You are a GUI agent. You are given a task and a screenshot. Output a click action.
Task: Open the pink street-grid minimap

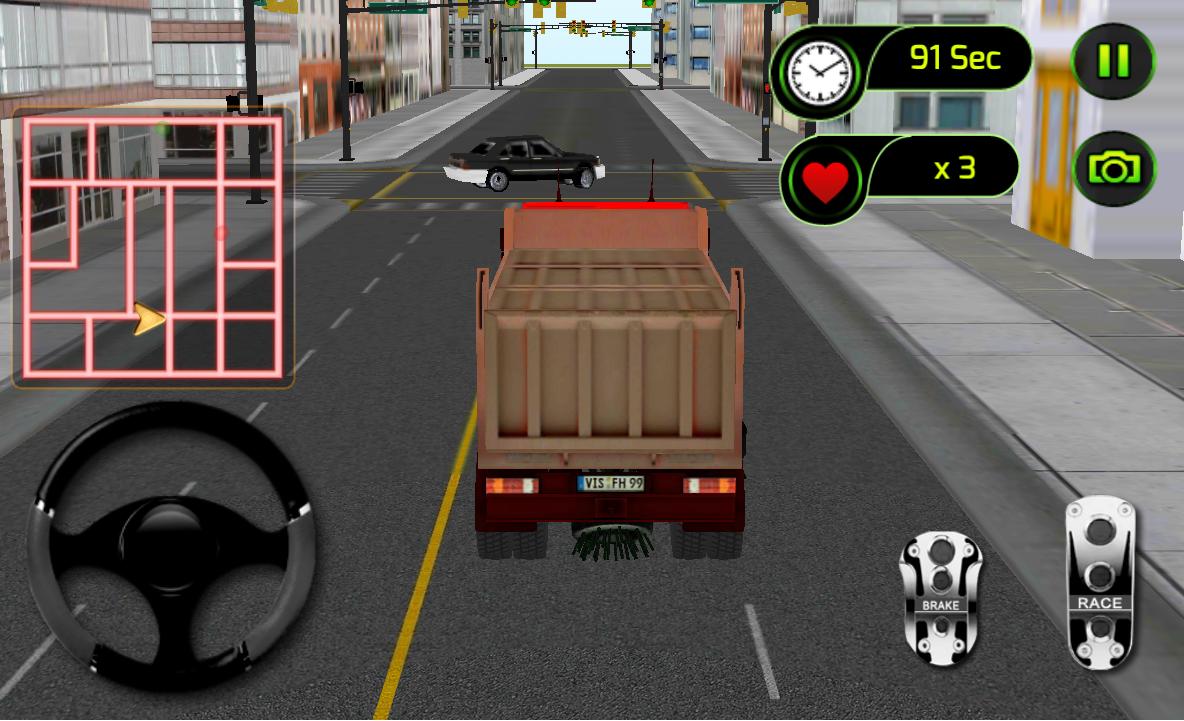(x=152, y=246)
